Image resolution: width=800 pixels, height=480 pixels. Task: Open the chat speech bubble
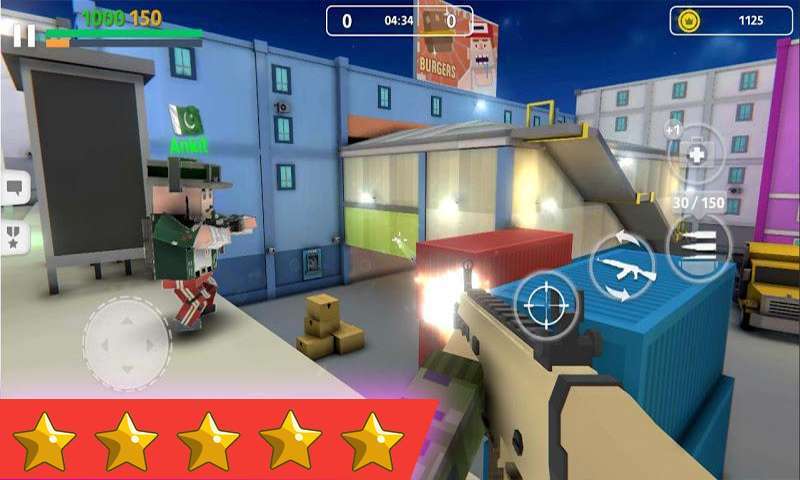coord(15,187)
